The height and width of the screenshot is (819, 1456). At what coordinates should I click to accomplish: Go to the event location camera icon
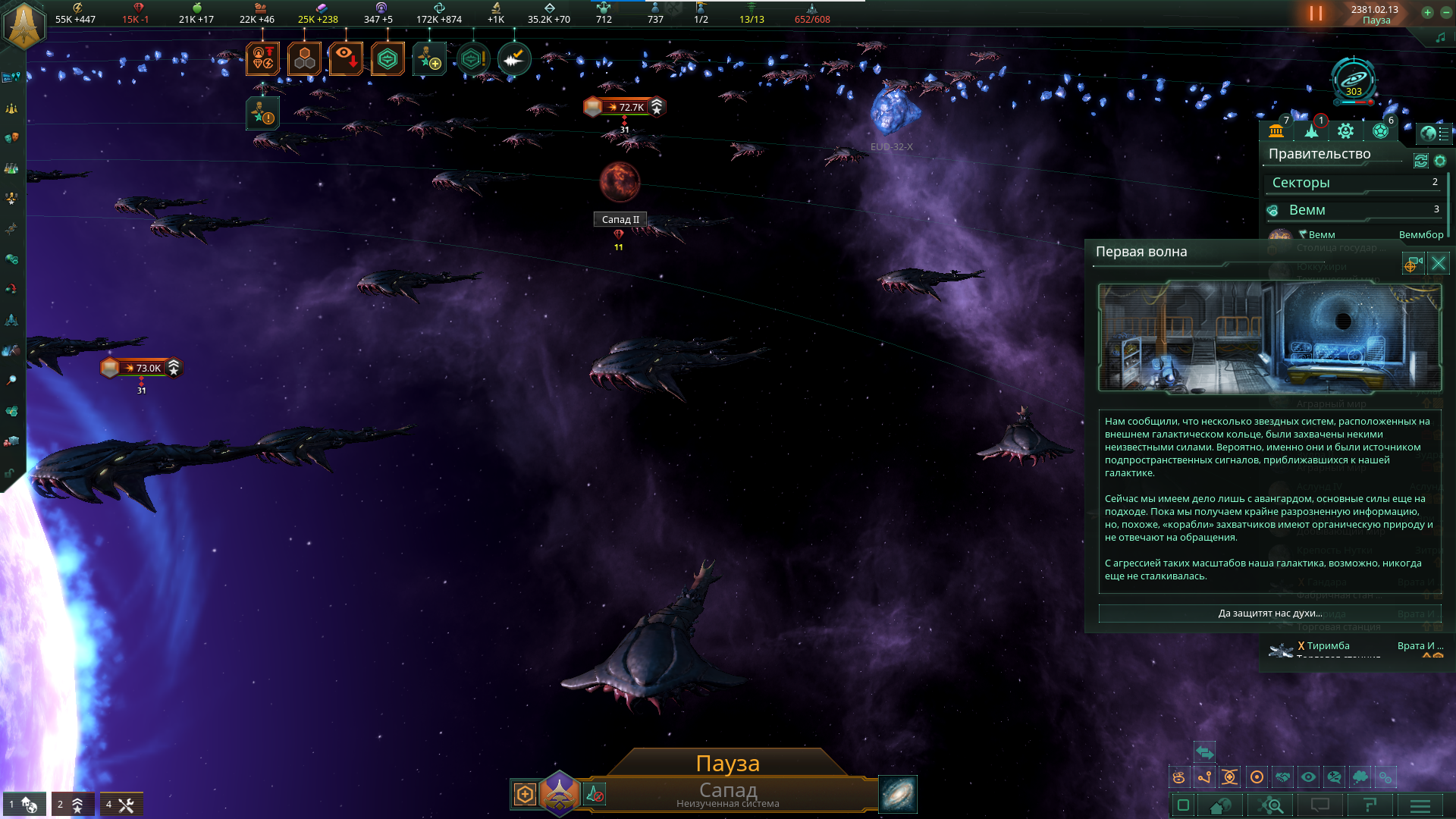(x=1413, y=263)
